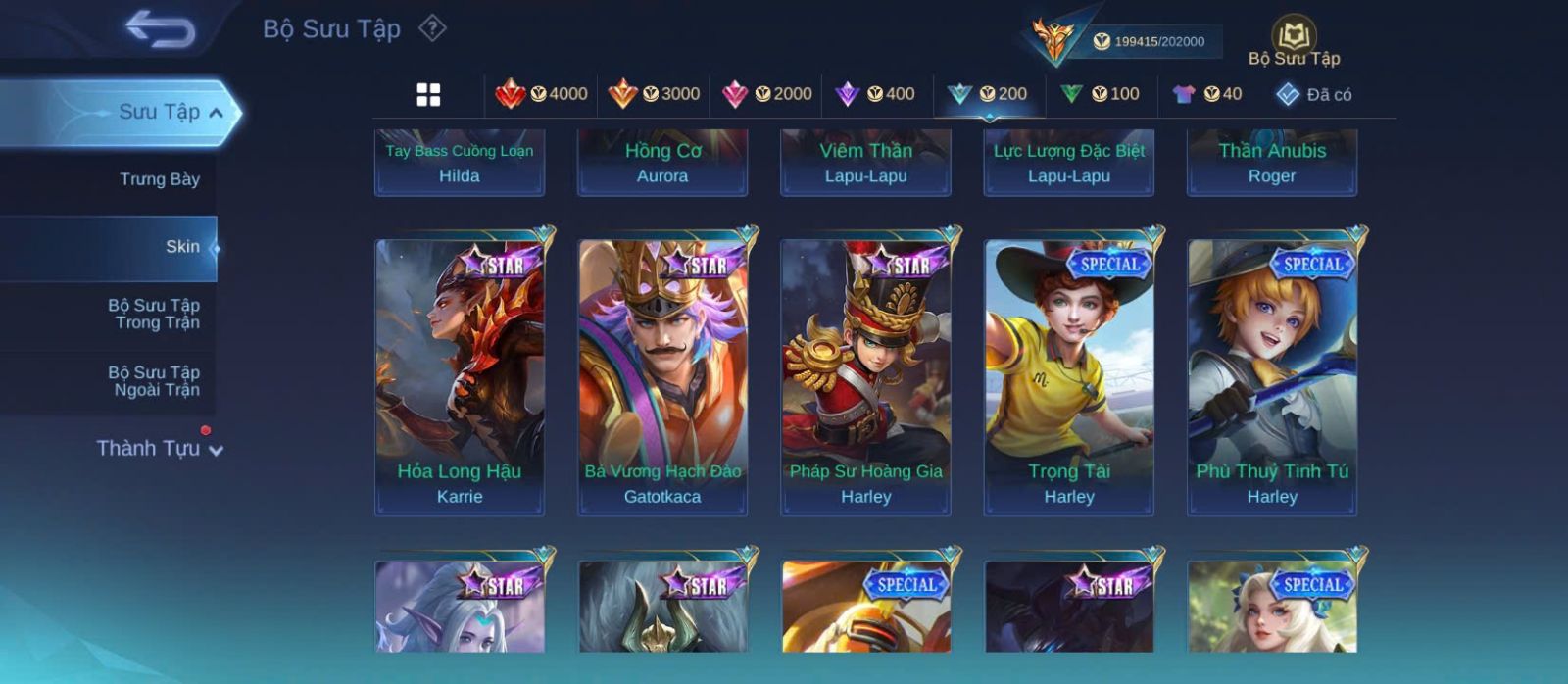View Harley's Phù Thuỷ Tinh Tú skin
Image resolution: width=1568 pixels, height=684 pixels.
point(1272,377)
